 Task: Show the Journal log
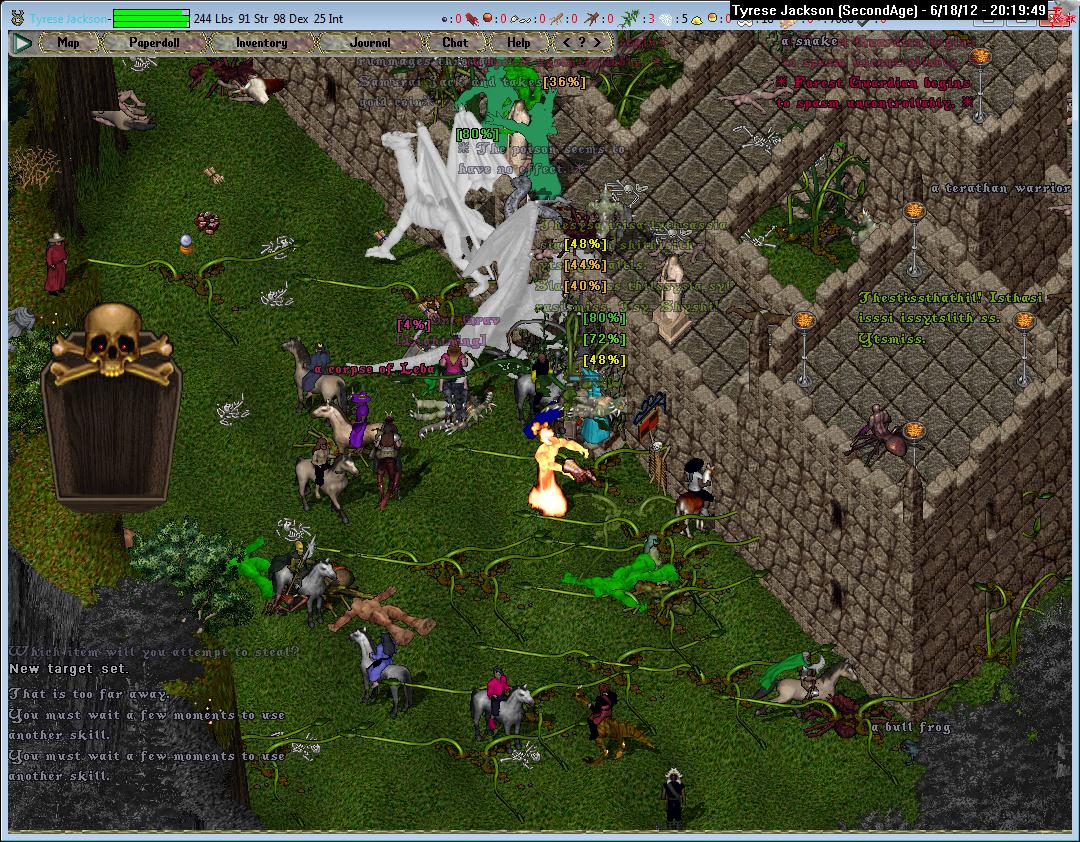370,43
